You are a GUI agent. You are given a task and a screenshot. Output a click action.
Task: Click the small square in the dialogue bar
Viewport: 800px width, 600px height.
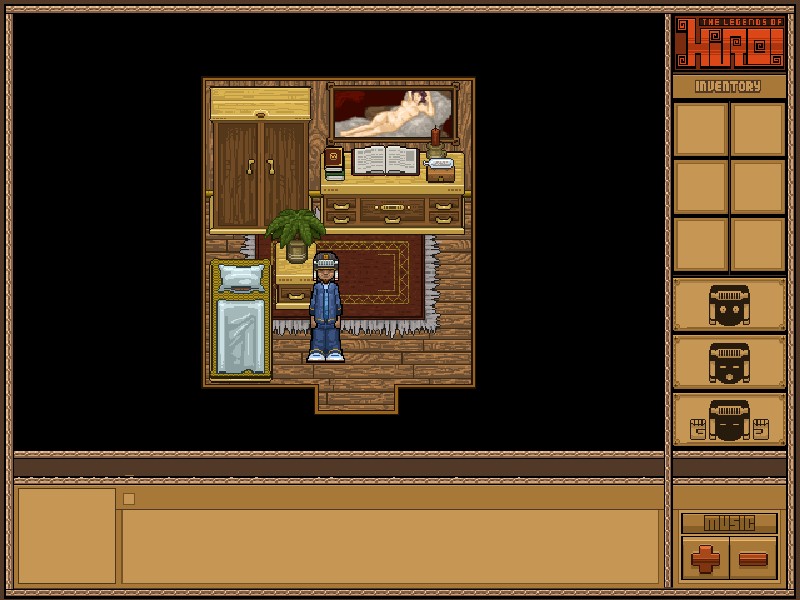click(129, 498)
